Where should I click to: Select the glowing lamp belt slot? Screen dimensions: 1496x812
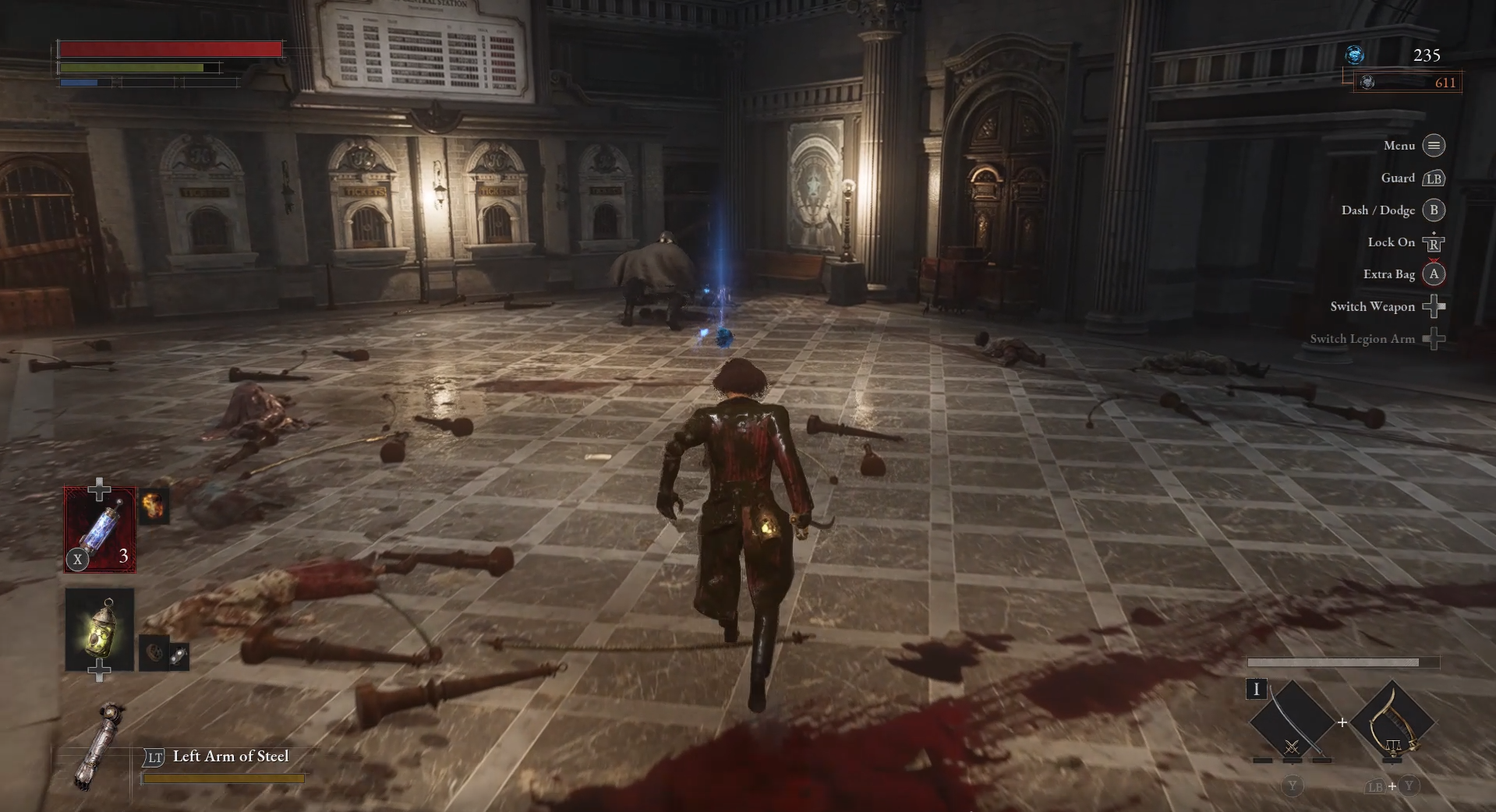(x=100, y=628)
